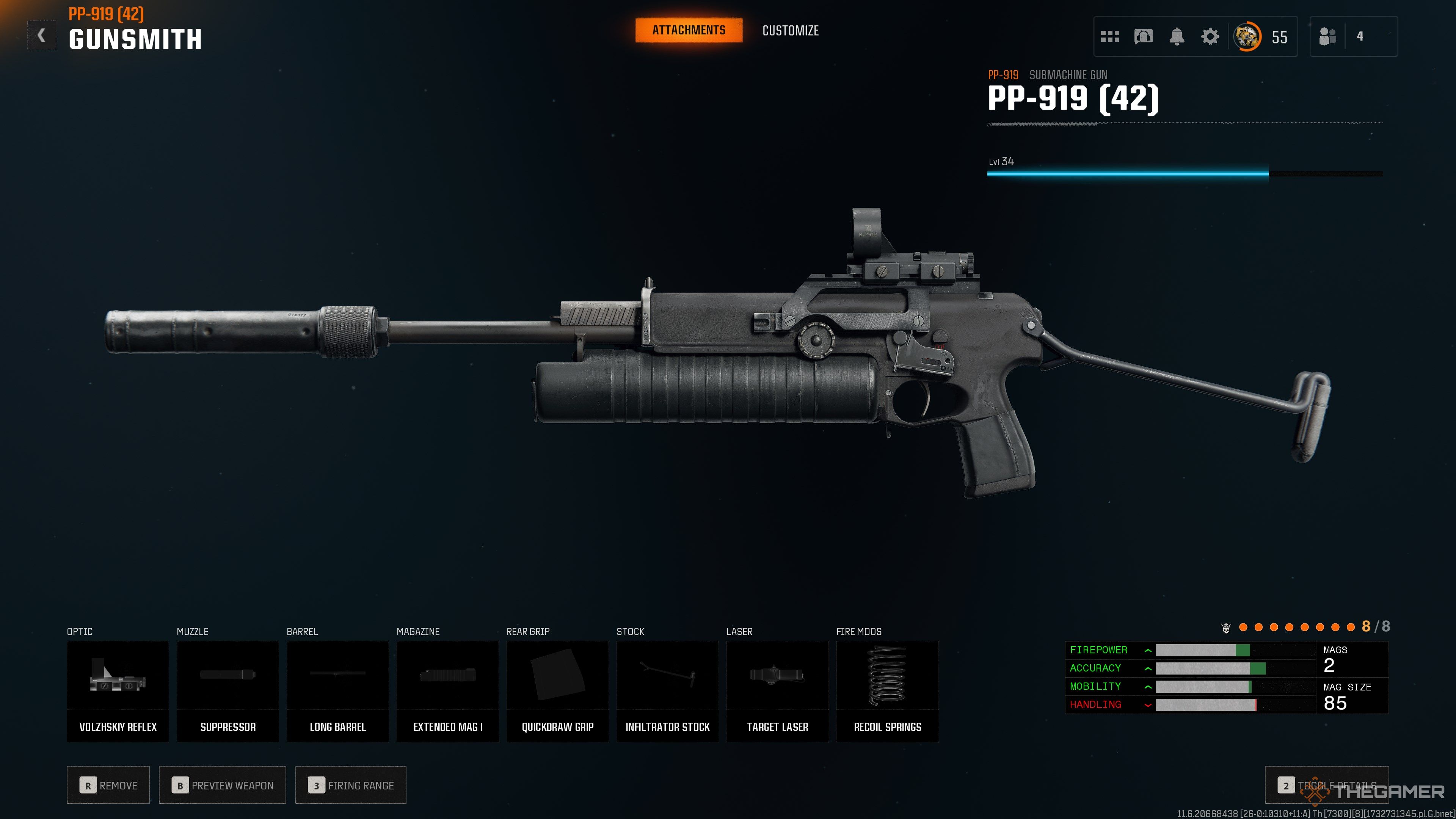This screenshot has width=1456, height=819.
Task: Switch to the Customize tab
Action: [x=790, y=30]
